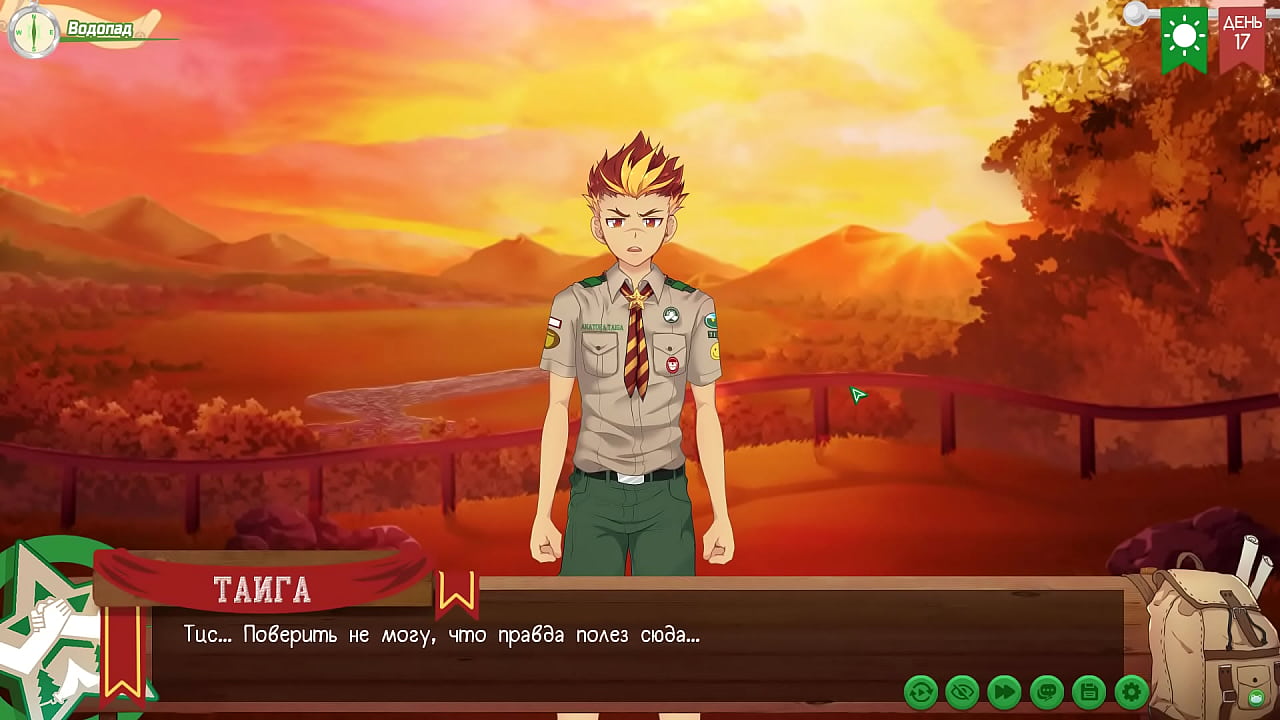Toggle auto-play with the circular arrows button

pos(921,691)
